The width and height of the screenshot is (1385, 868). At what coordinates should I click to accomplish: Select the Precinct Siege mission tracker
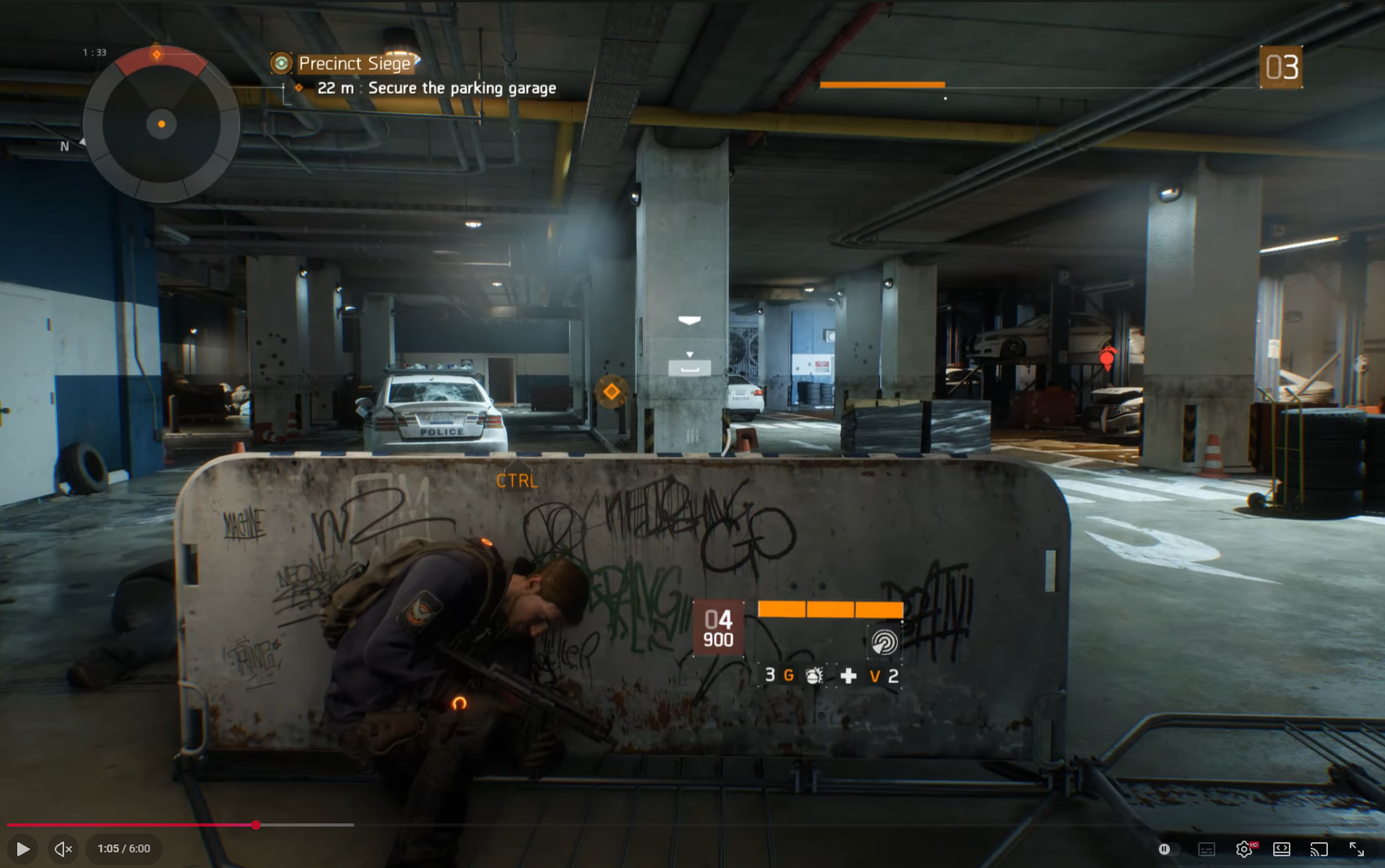(x=354, y=63)
